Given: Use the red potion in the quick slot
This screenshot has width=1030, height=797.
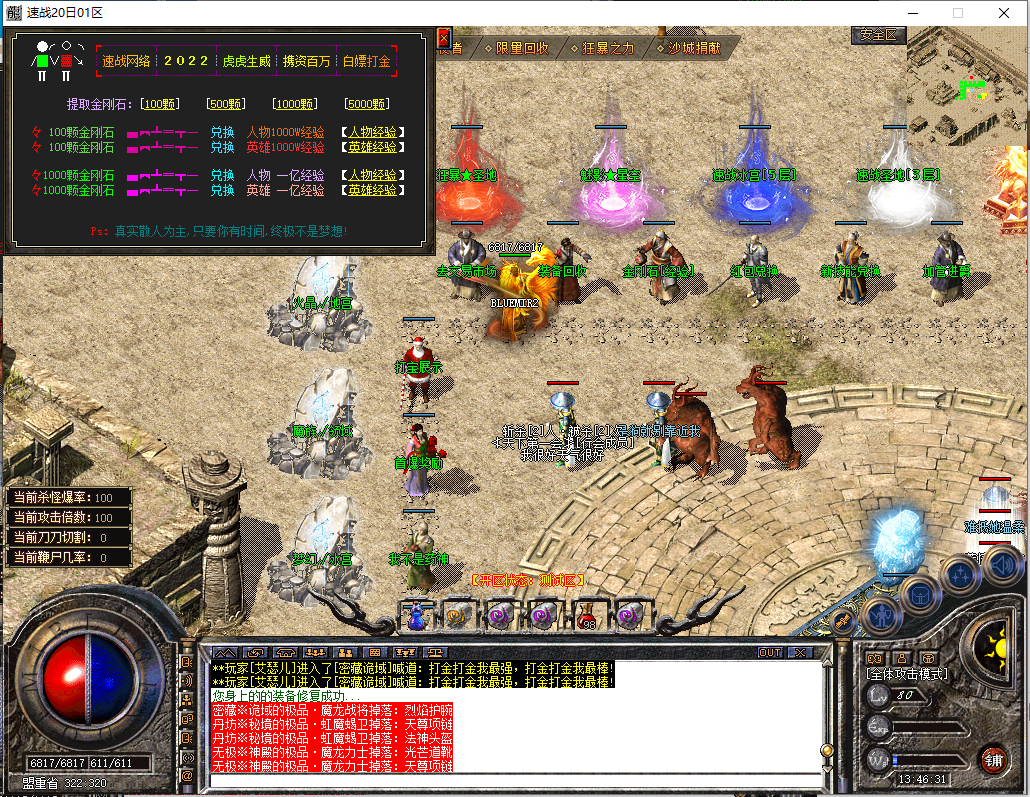Looking at the screenshot, I should [588, 615].
